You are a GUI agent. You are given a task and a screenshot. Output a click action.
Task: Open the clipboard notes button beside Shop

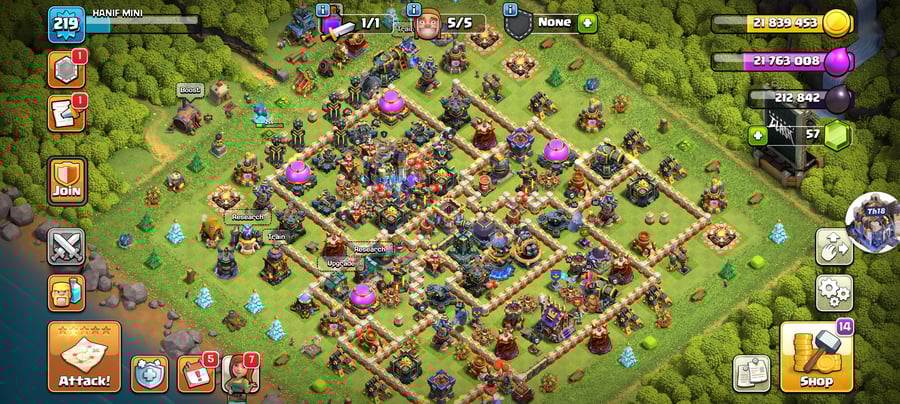tap(751, 373)
